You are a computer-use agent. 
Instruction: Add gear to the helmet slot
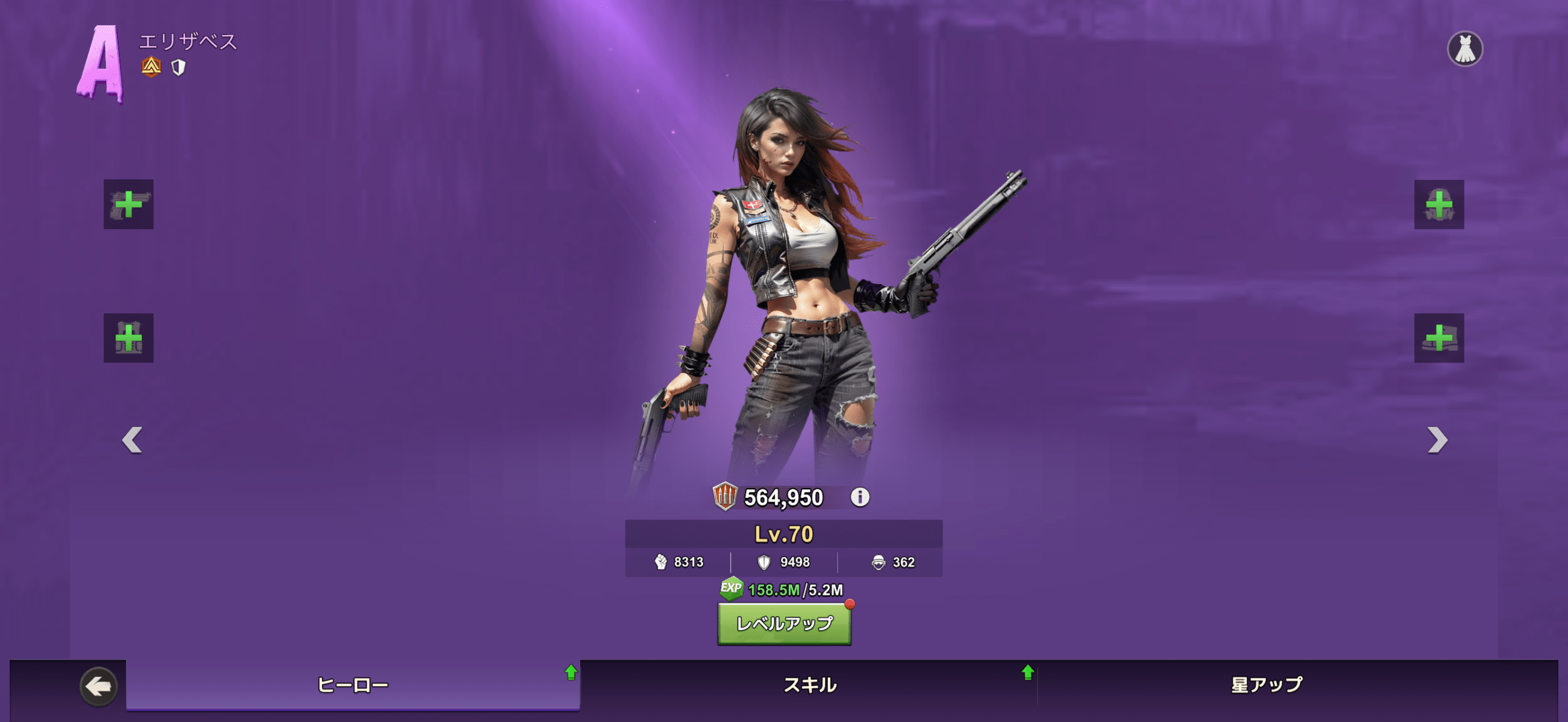click(x=1439, y=205)
